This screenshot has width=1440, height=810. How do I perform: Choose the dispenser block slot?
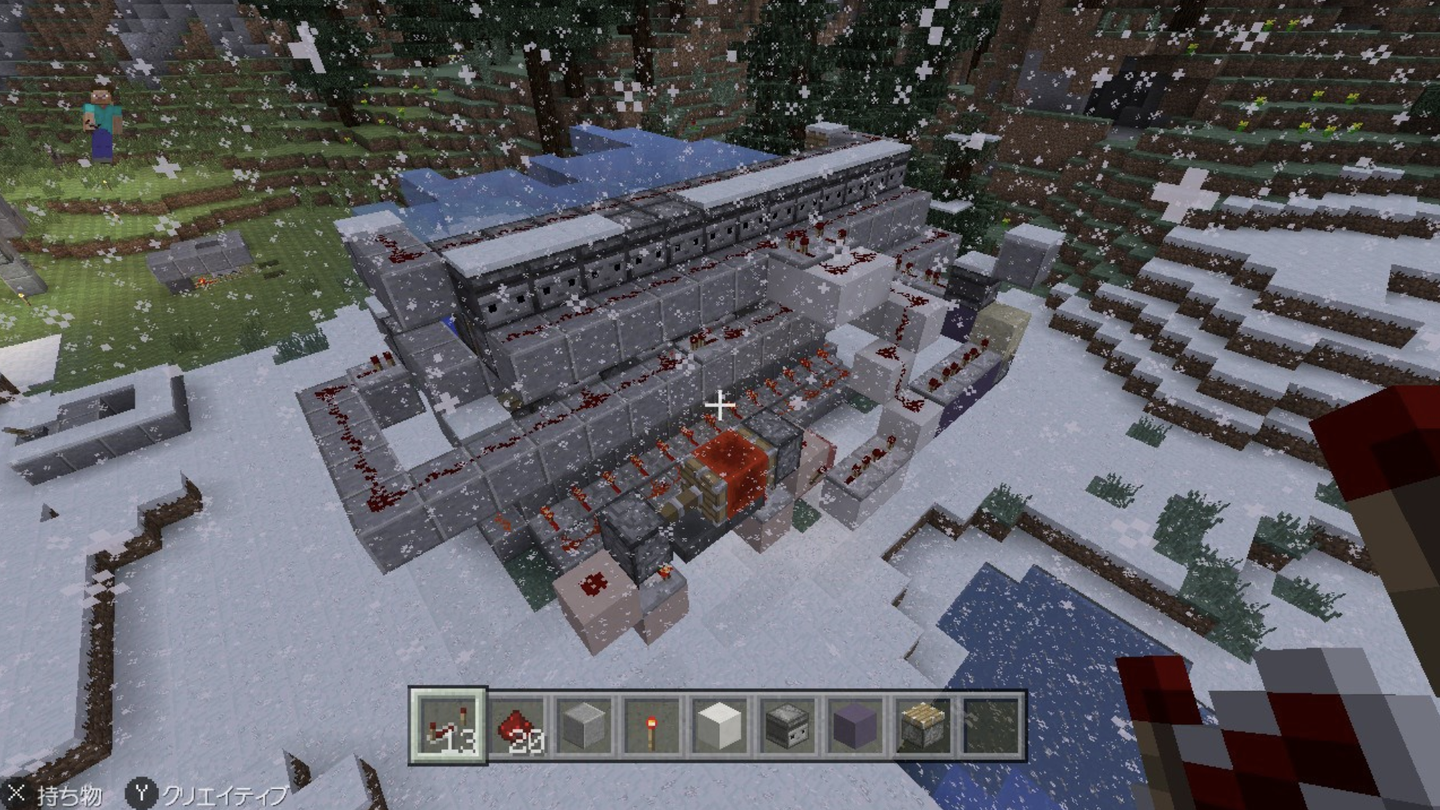coord(788,725)
